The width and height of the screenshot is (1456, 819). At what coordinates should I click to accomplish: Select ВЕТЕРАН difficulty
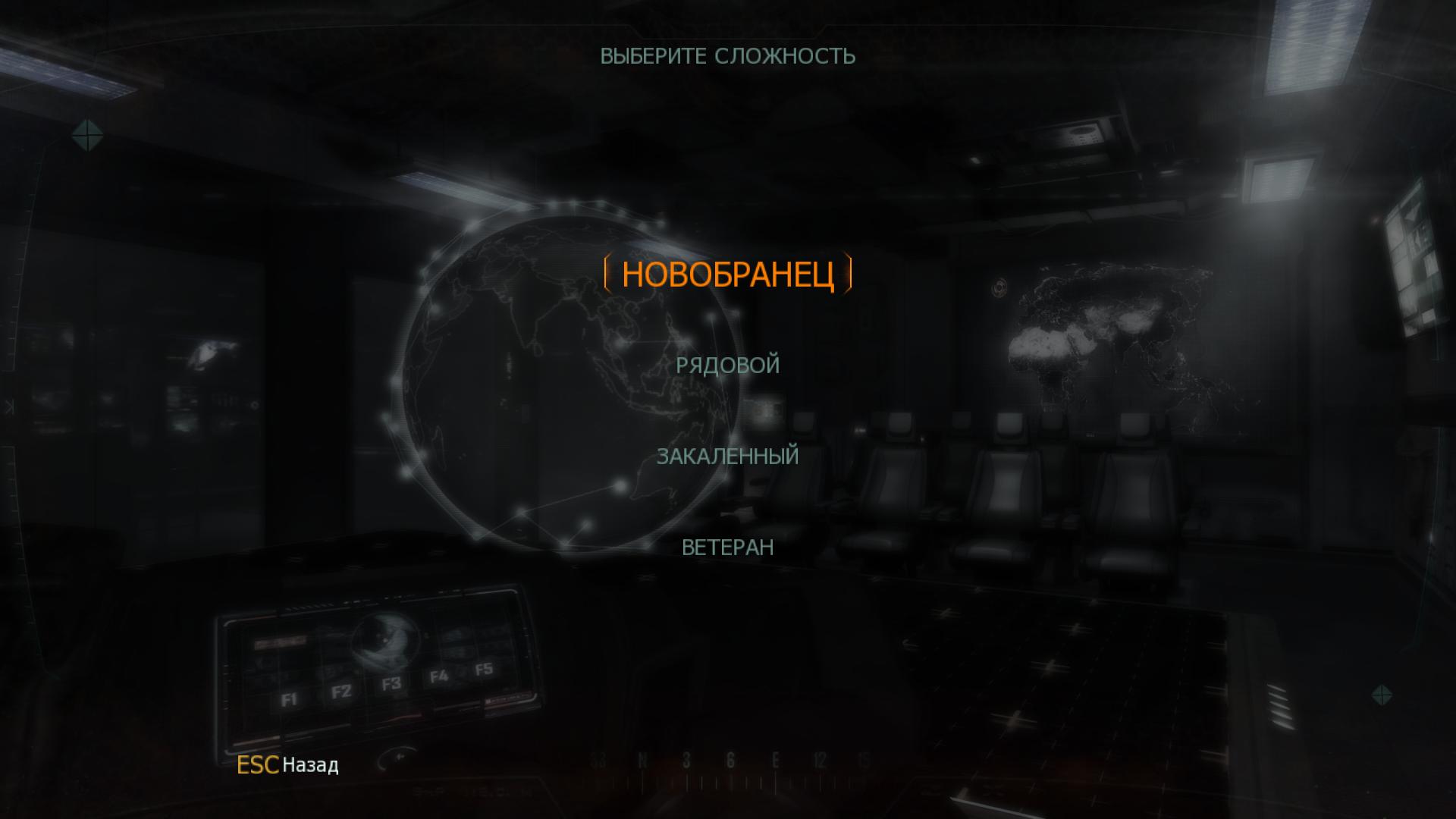tap(727, 548)
